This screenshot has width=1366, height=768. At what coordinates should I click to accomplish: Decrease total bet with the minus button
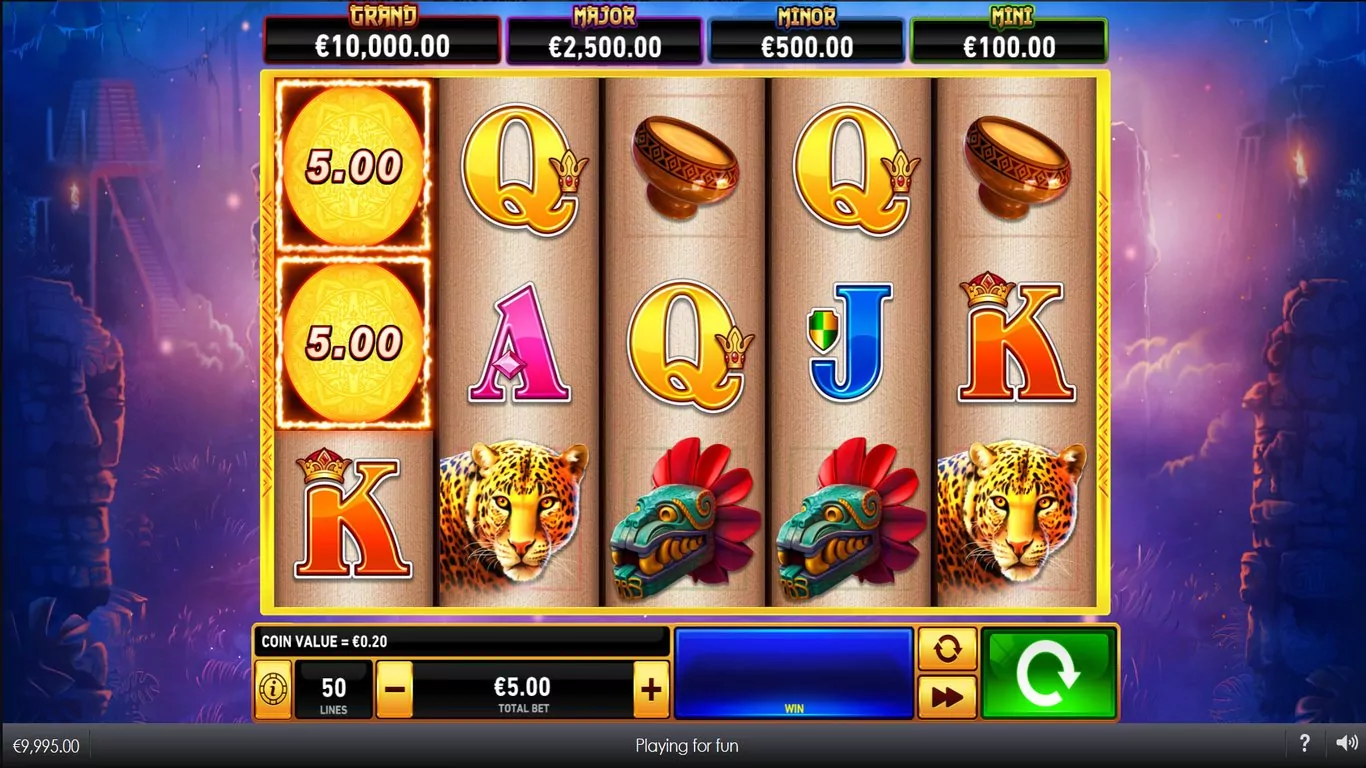(x=395, y=689)
